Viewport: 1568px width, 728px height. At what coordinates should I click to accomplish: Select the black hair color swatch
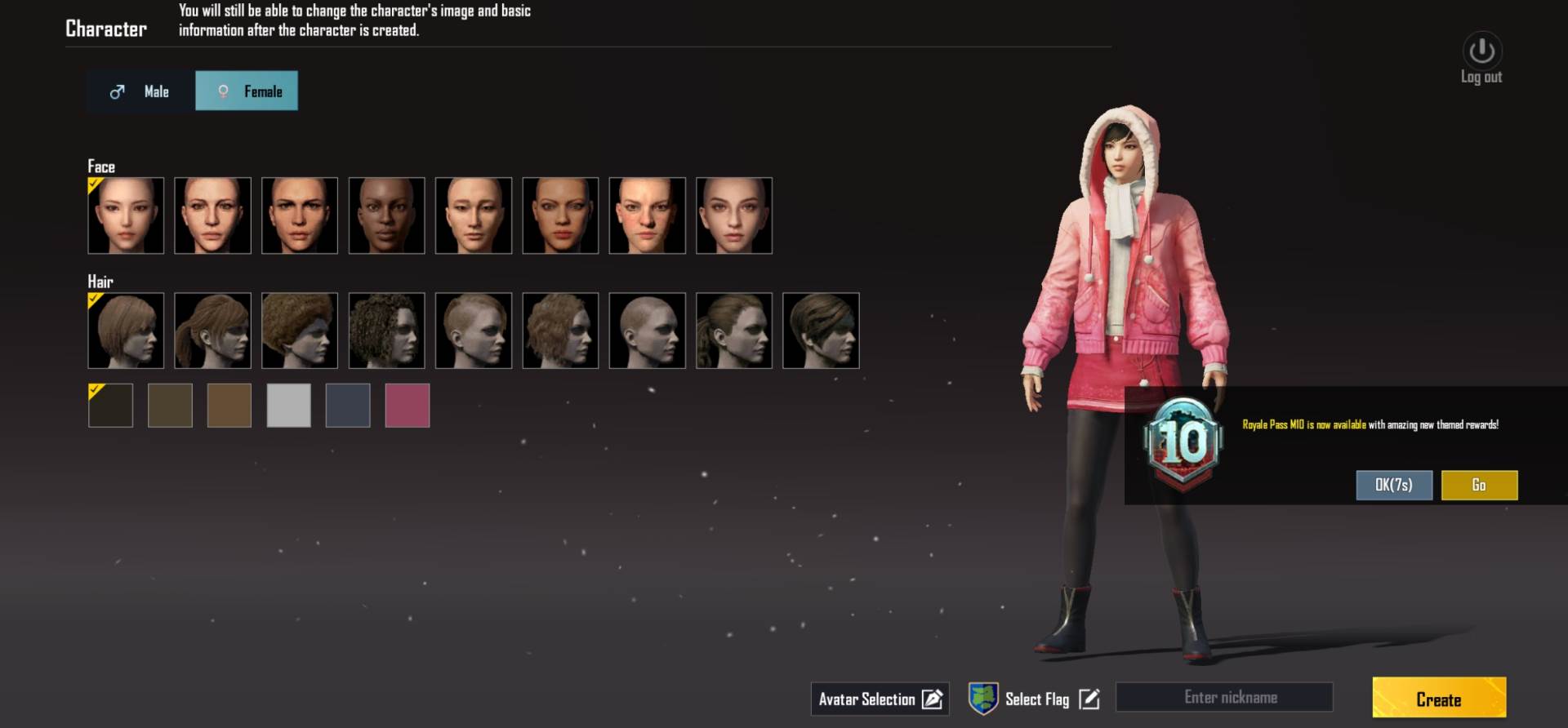[x=110, y=406]
